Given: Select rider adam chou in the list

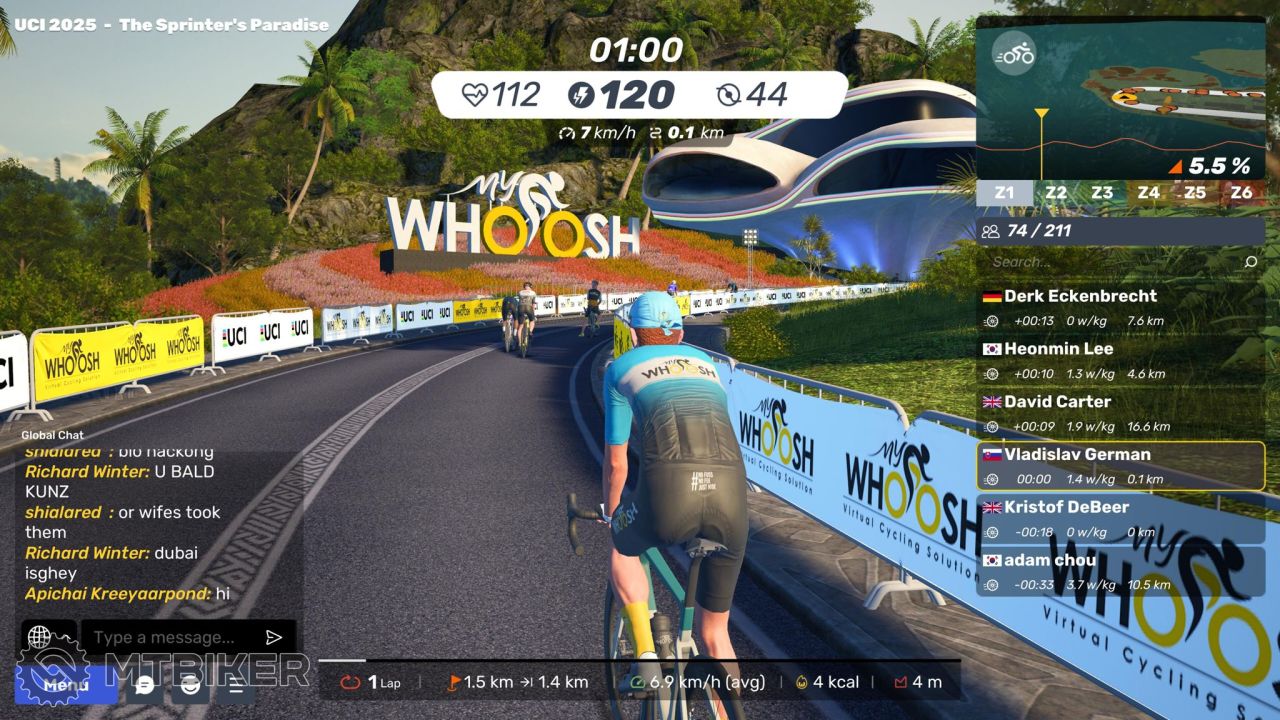Looking at the screenshot, I should (x=1120, y=571).
